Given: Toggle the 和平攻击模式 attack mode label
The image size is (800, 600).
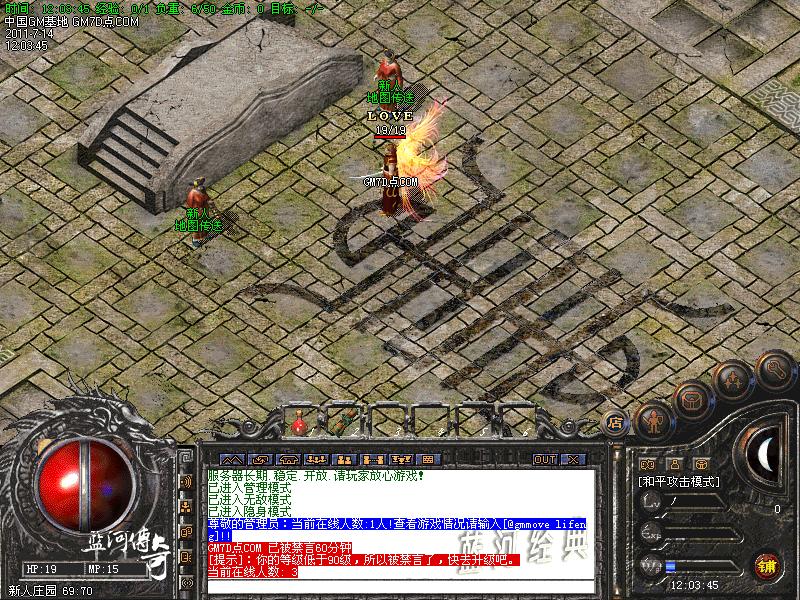Looking at the screenshot, I should (x=681, y=481).
